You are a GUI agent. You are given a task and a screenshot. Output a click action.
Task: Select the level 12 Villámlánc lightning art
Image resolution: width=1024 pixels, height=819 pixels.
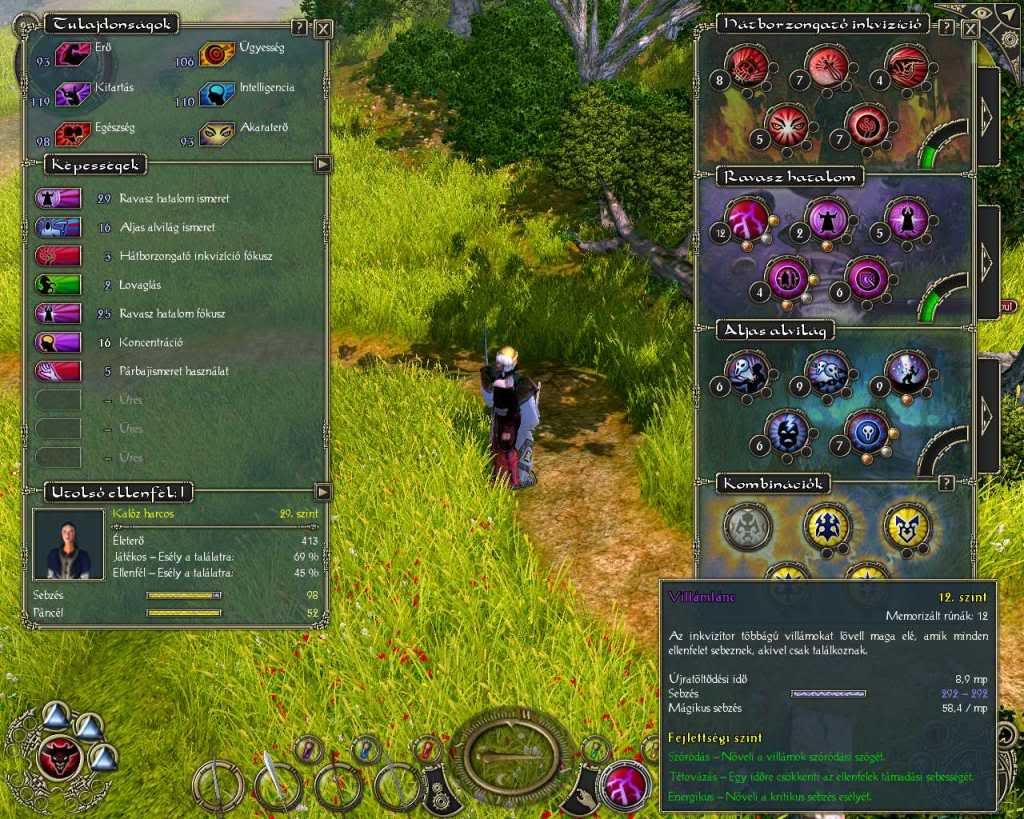750,218
